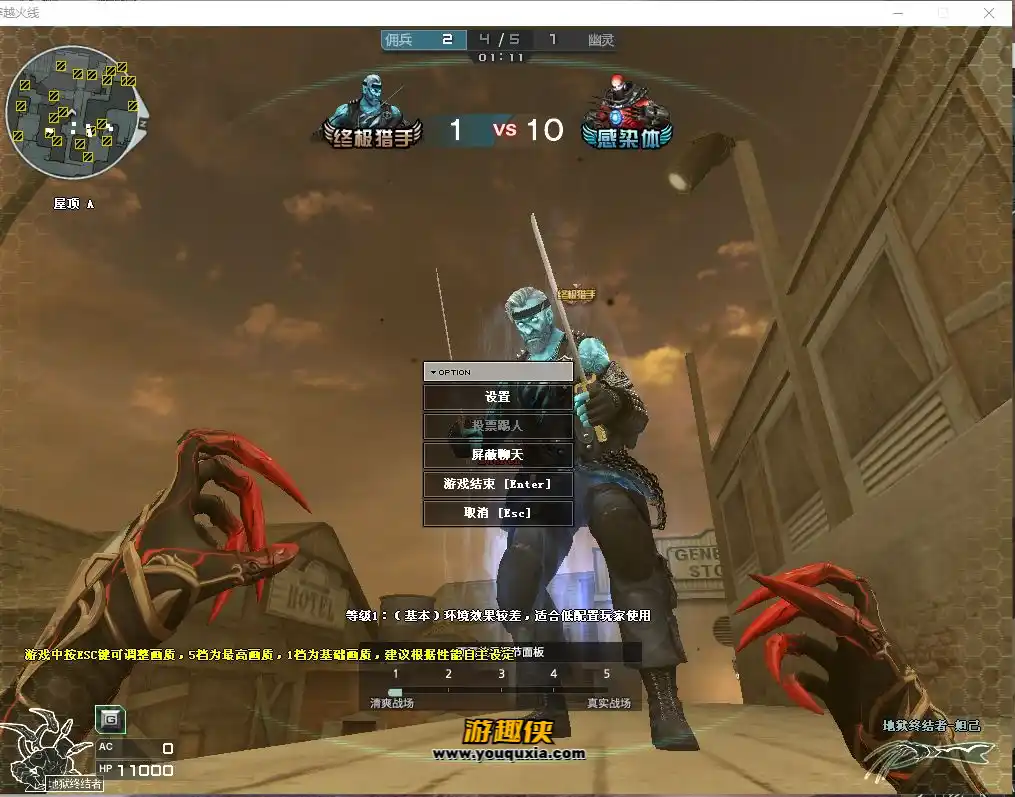Screen dimensions: 1015x797
Task: Cancel the menu with 取消
Action: (x=497, y=513)
